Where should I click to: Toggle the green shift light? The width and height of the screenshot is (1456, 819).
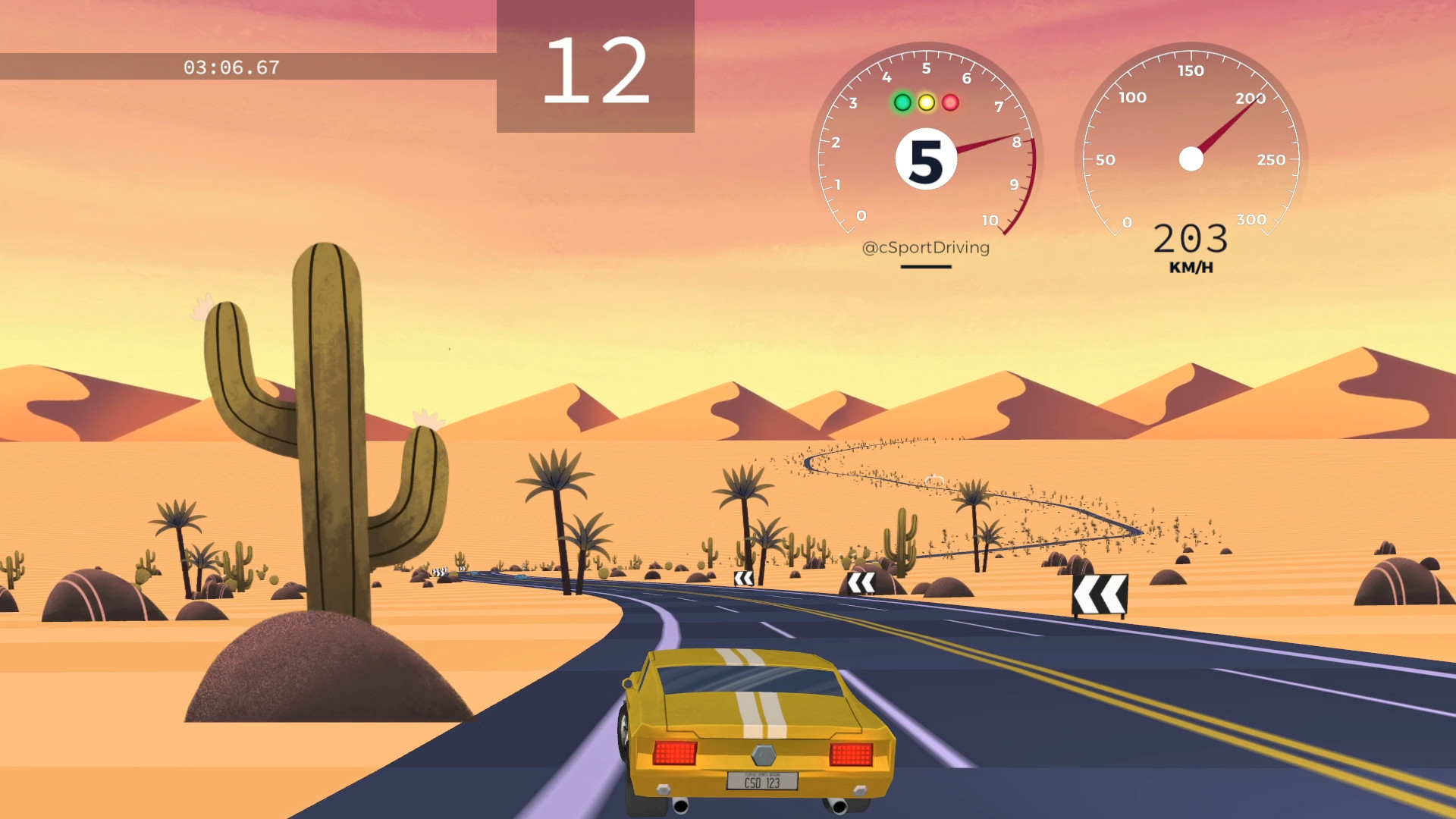pos(902,101)
